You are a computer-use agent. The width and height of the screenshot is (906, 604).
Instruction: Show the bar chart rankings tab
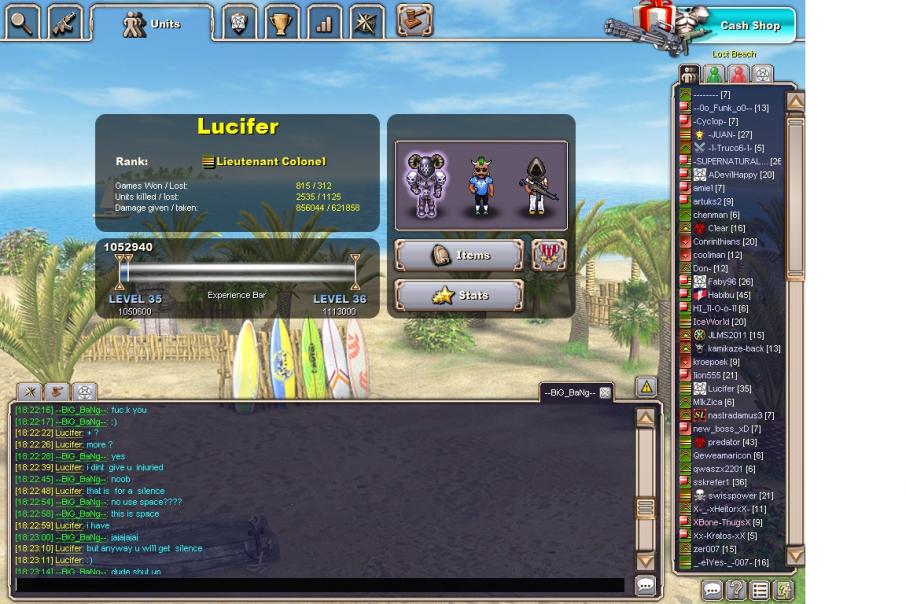[x=324, y=20]
